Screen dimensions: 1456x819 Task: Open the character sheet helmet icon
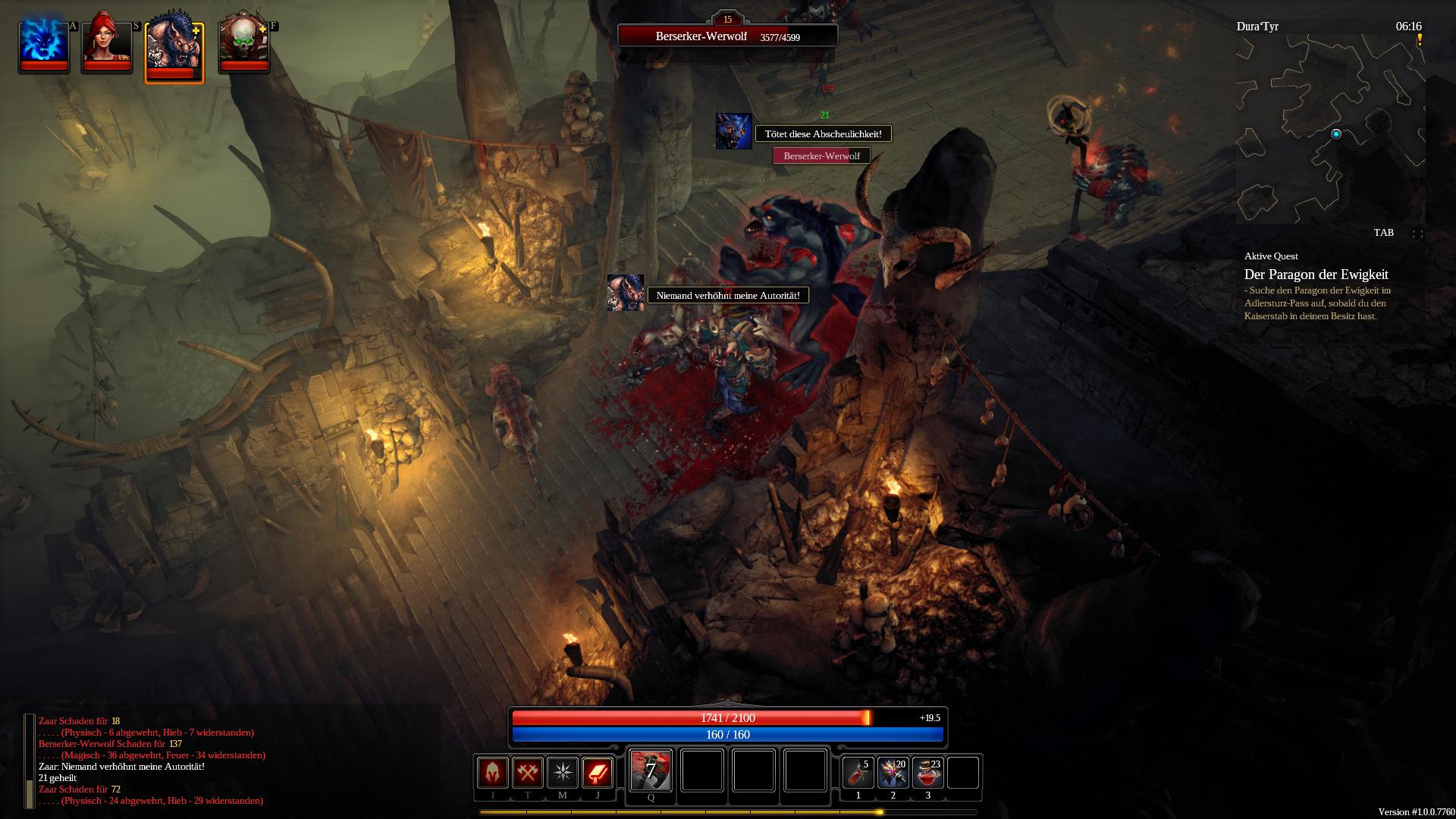pos(493,773)
